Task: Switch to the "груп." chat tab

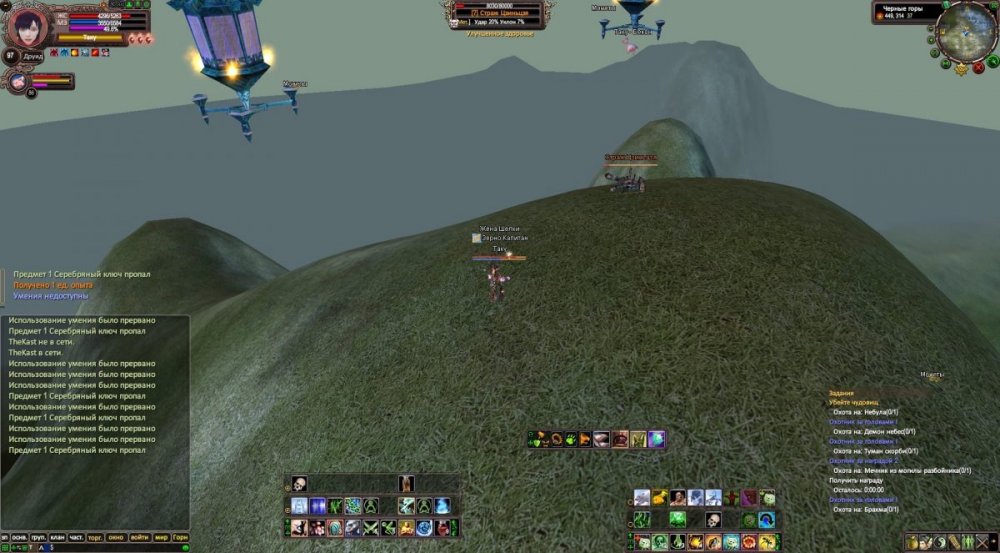Action: point(36,537)
